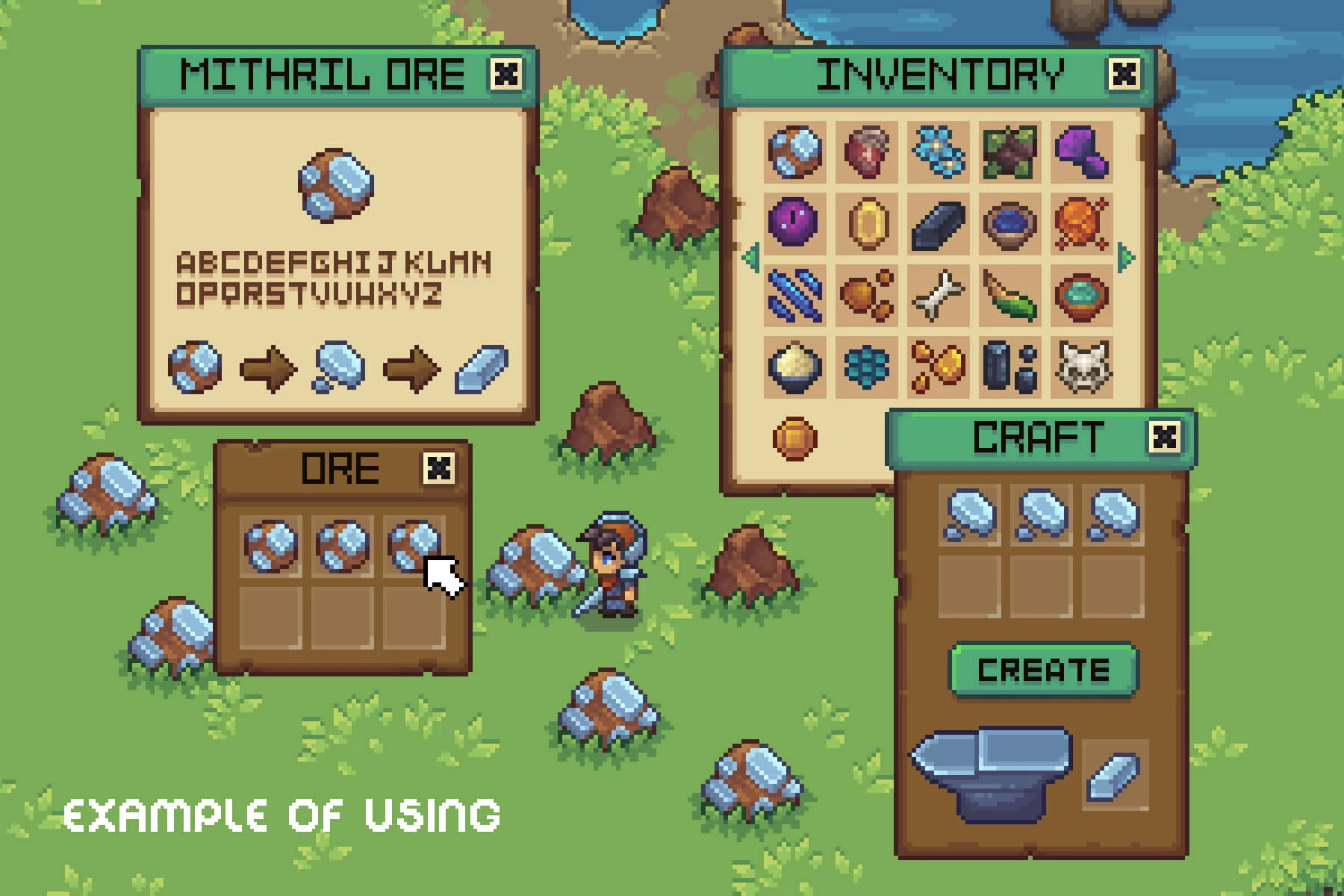This screenshot has width=1344, height=896.
Task: Click the mithril ingot output slot
Action: click(x=1114, y=775)
